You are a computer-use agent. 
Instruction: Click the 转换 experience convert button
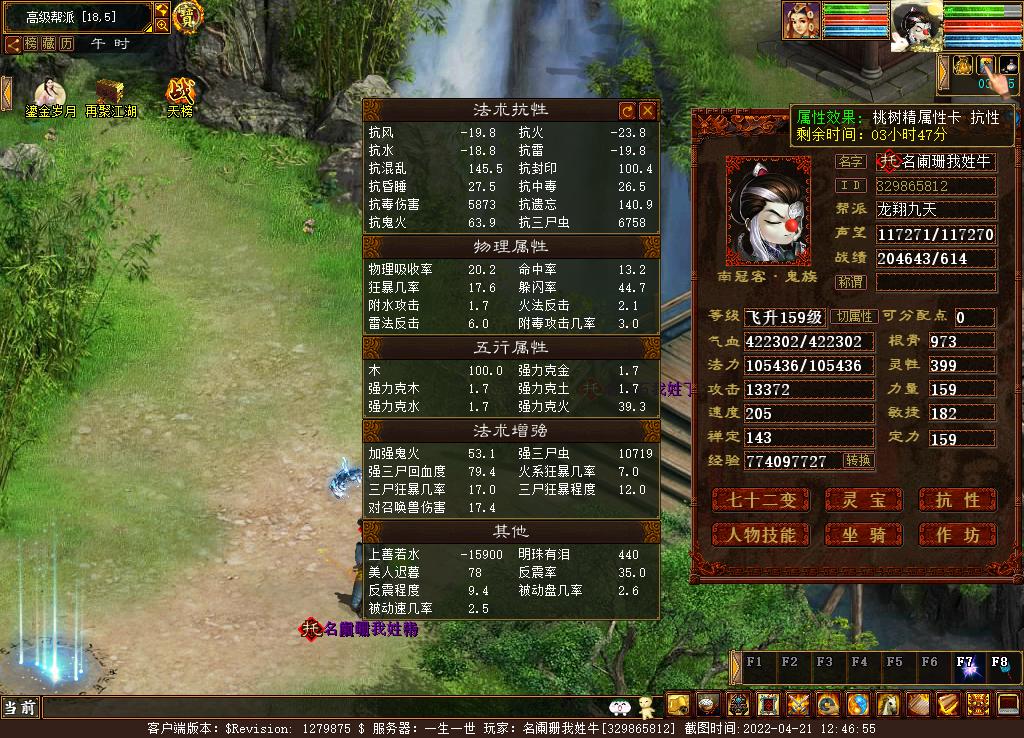(858, 461)
